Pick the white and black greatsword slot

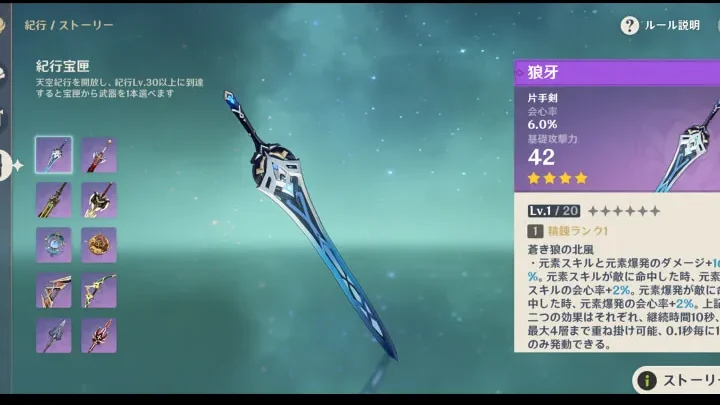coord(99,200)
